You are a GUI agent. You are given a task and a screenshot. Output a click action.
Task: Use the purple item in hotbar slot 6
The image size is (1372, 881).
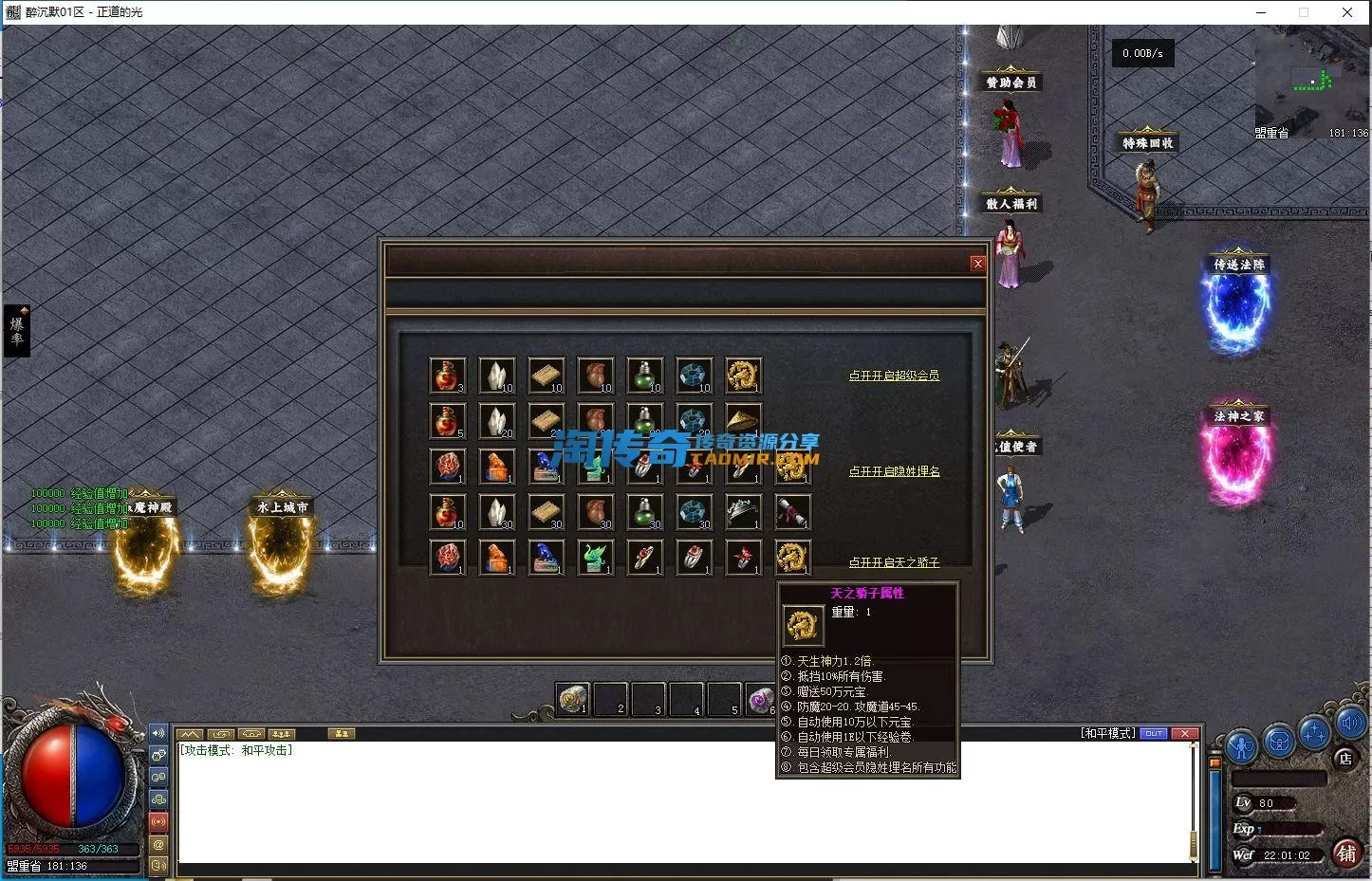pos(759,700)
